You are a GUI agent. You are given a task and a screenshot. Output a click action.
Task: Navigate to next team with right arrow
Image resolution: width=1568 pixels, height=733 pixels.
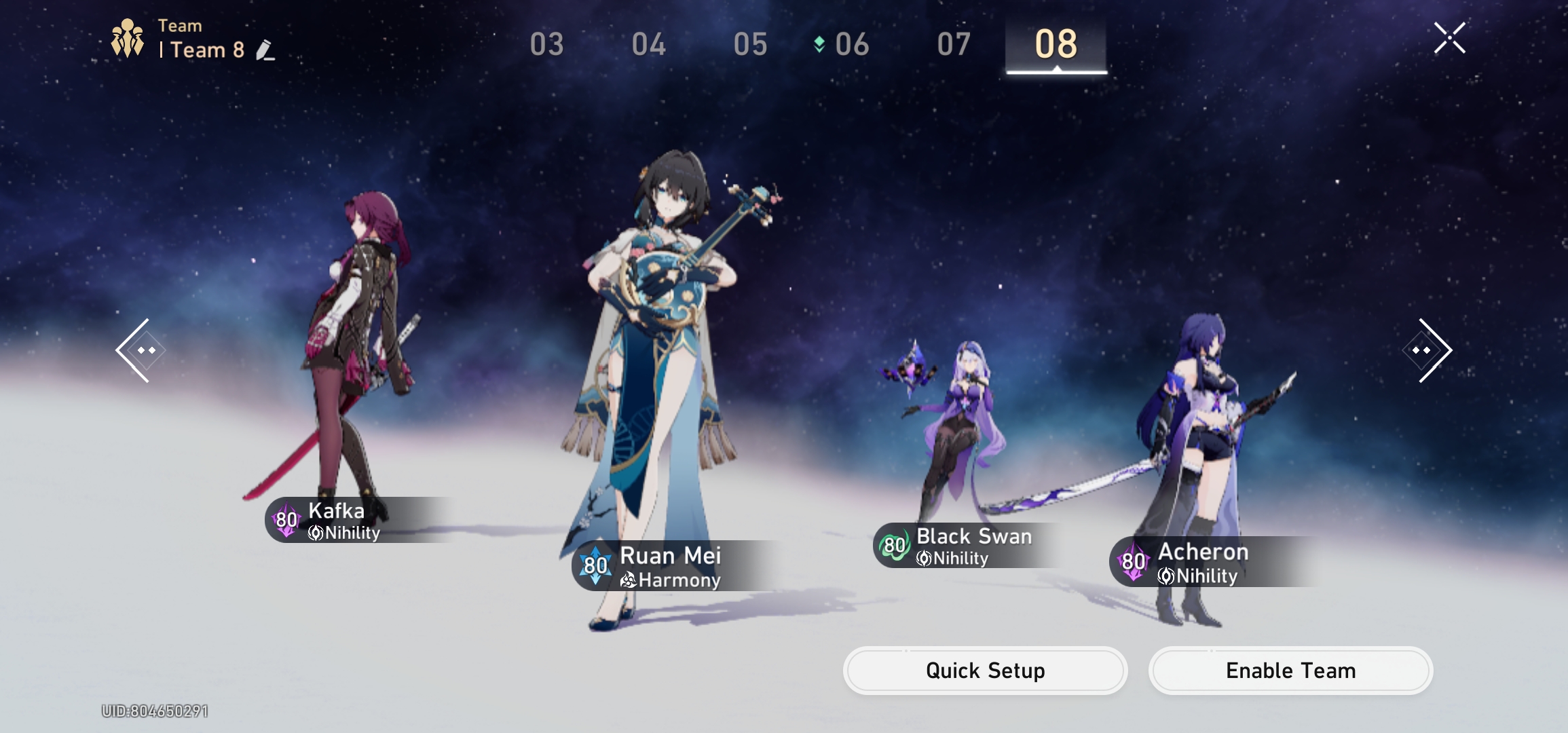click(1427, 350)
